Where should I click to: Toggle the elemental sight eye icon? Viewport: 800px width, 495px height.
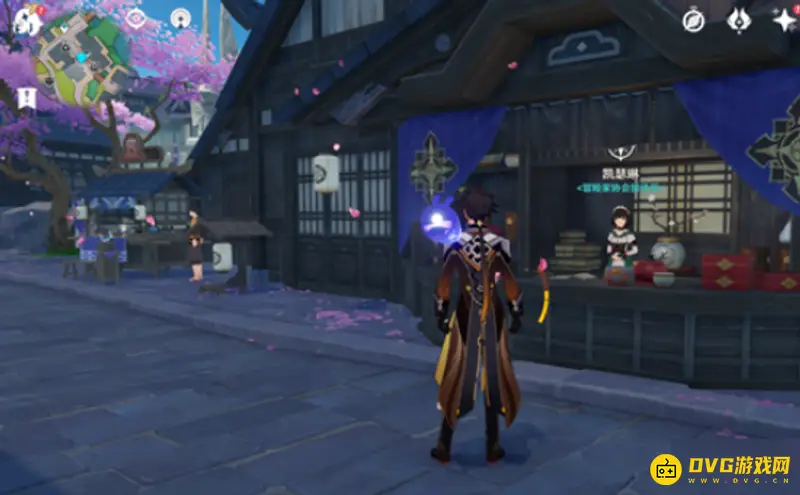point(134,17)
